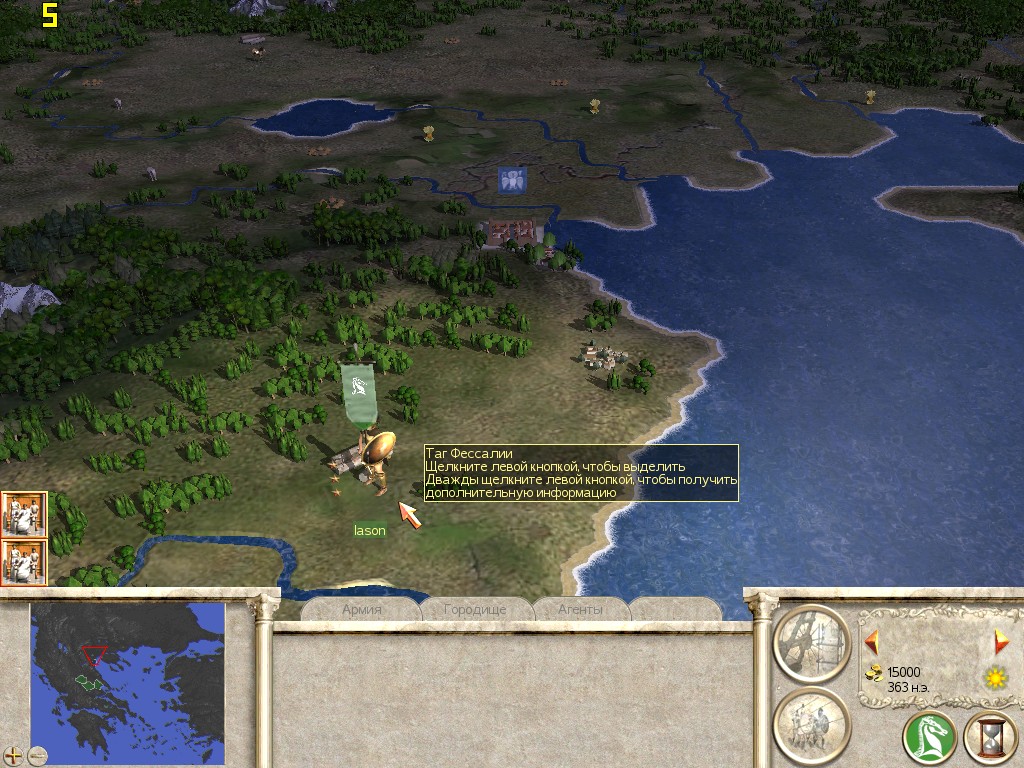Zoom out the minimap with minus button
This screenshot has height=768, width=1024.
click(x=38, y=755)
